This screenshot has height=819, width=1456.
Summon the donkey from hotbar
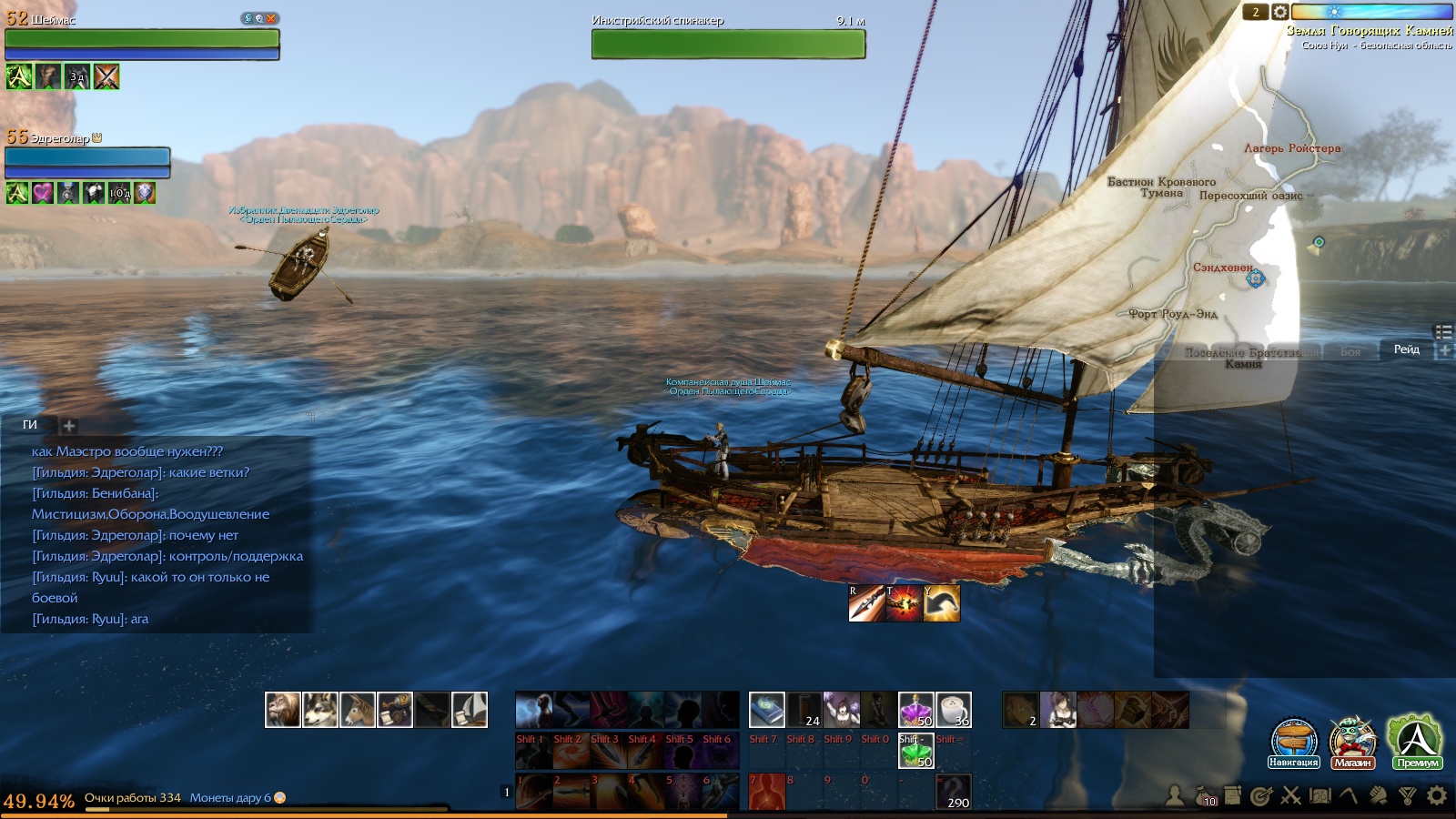point(357,710)
